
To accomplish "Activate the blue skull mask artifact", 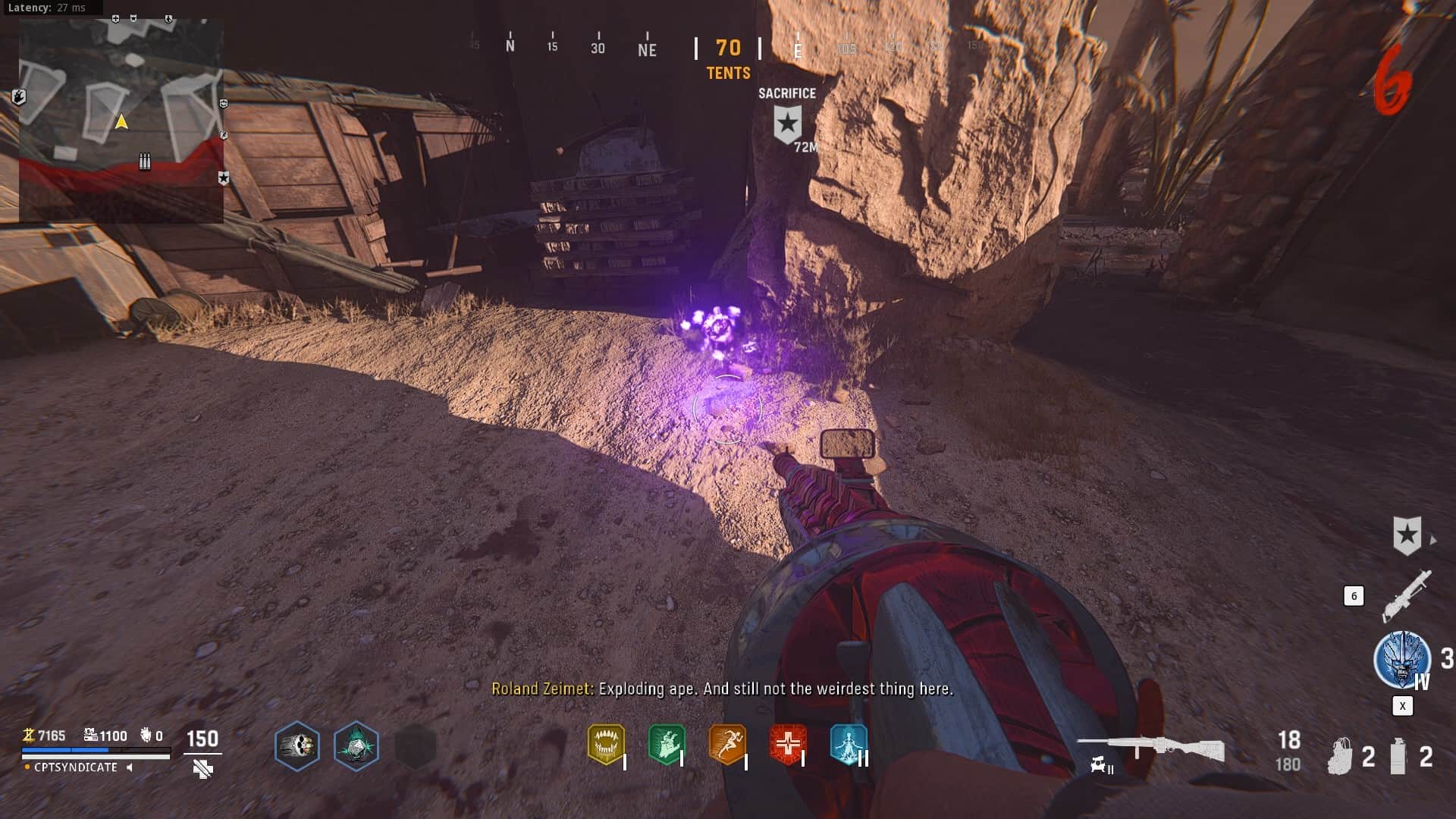I will click(x=1402, y=659).
